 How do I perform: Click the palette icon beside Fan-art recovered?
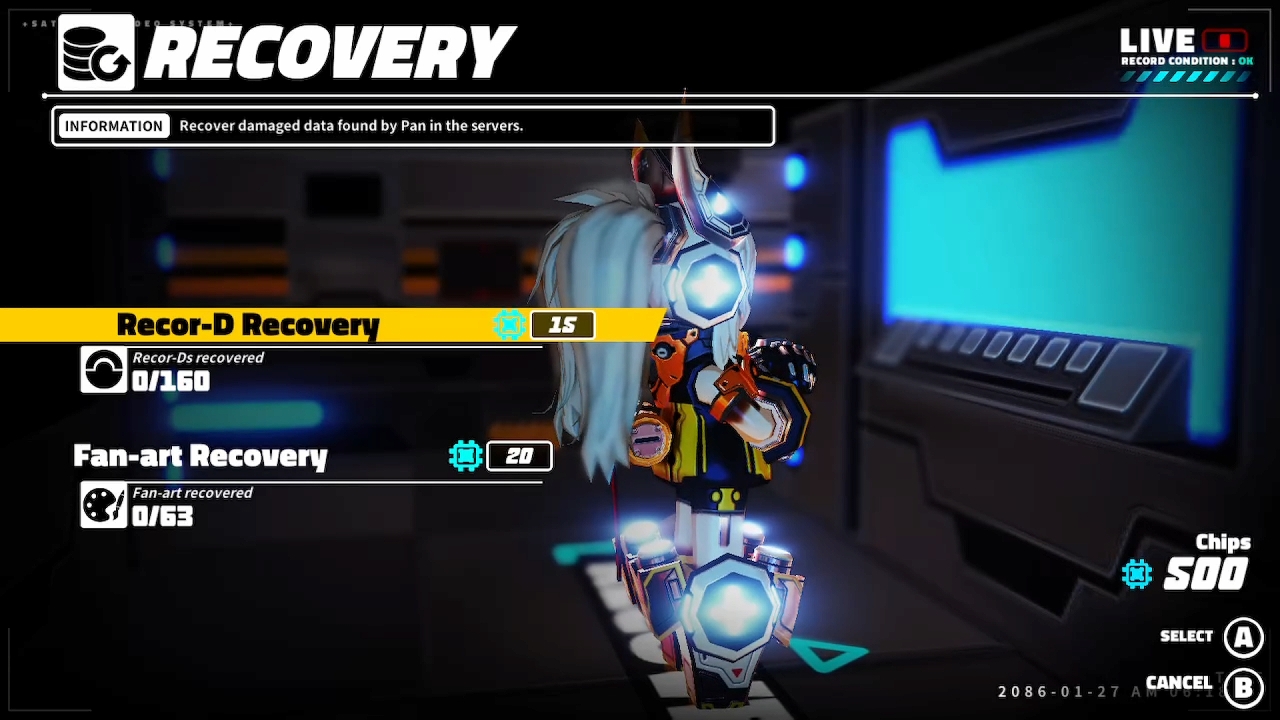pos(103,504)
